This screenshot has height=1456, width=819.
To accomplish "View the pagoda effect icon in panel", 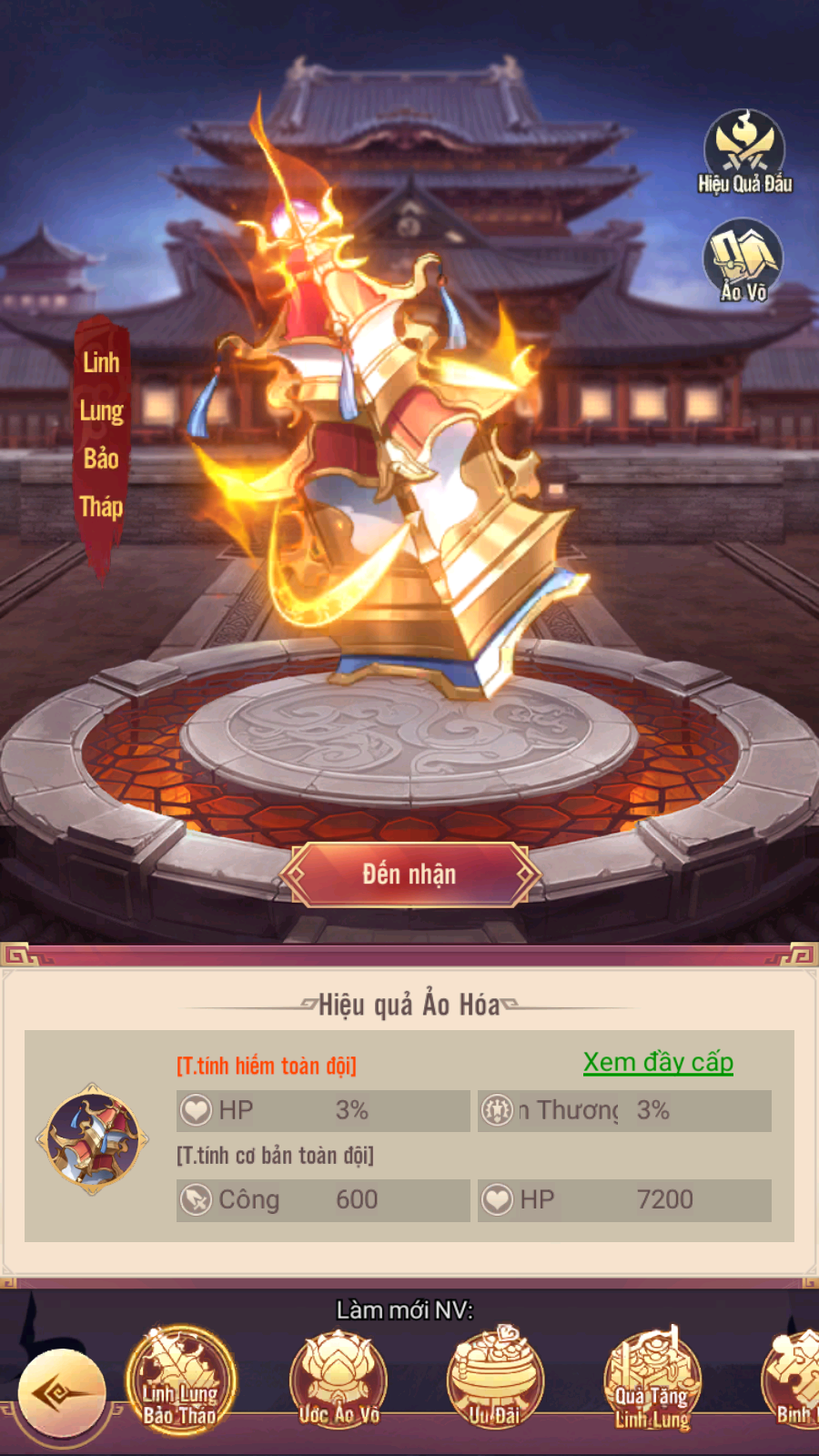I will click(92, 1137).
